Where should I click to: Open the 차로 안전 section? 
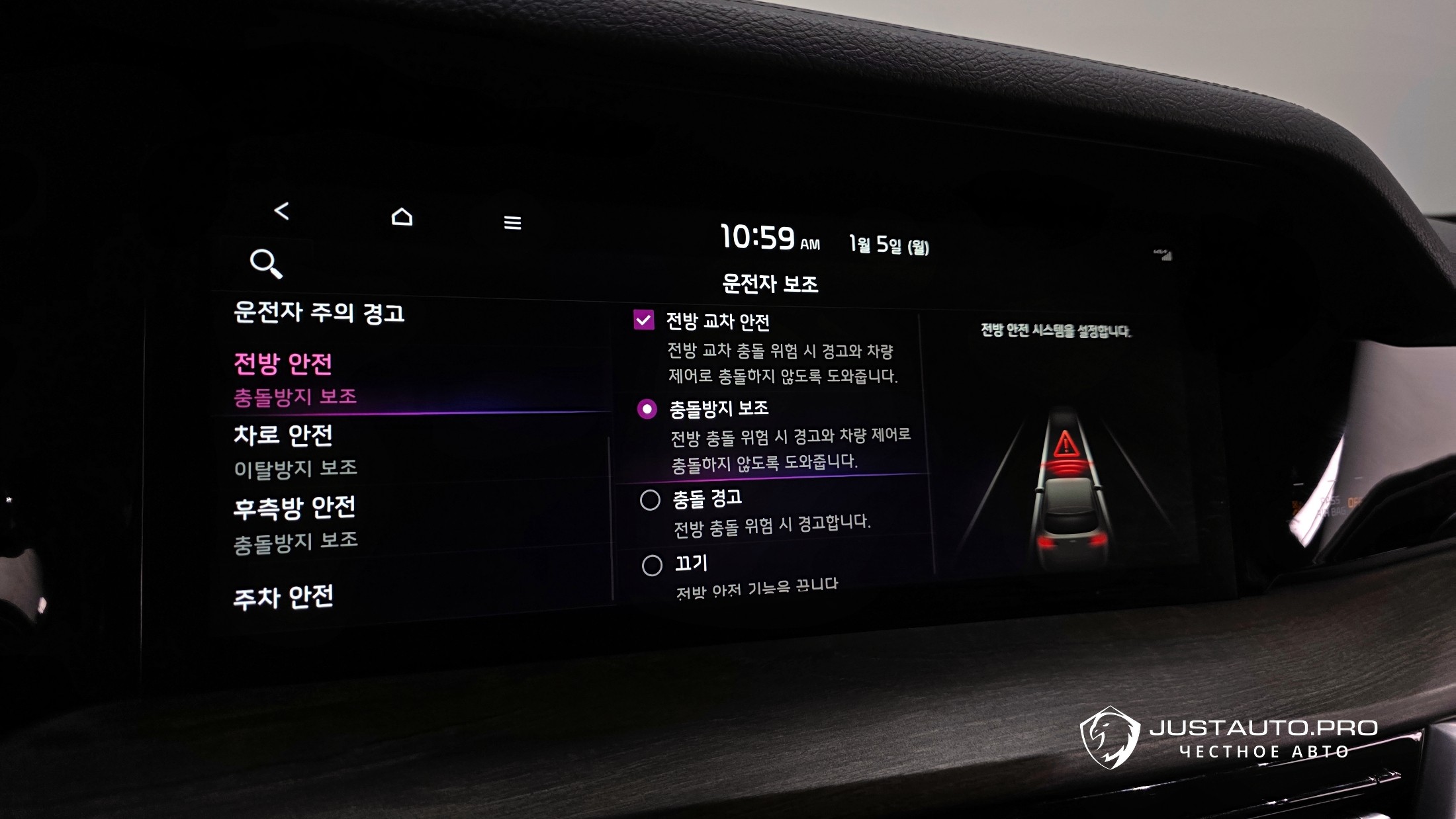(x=283, y=436)
